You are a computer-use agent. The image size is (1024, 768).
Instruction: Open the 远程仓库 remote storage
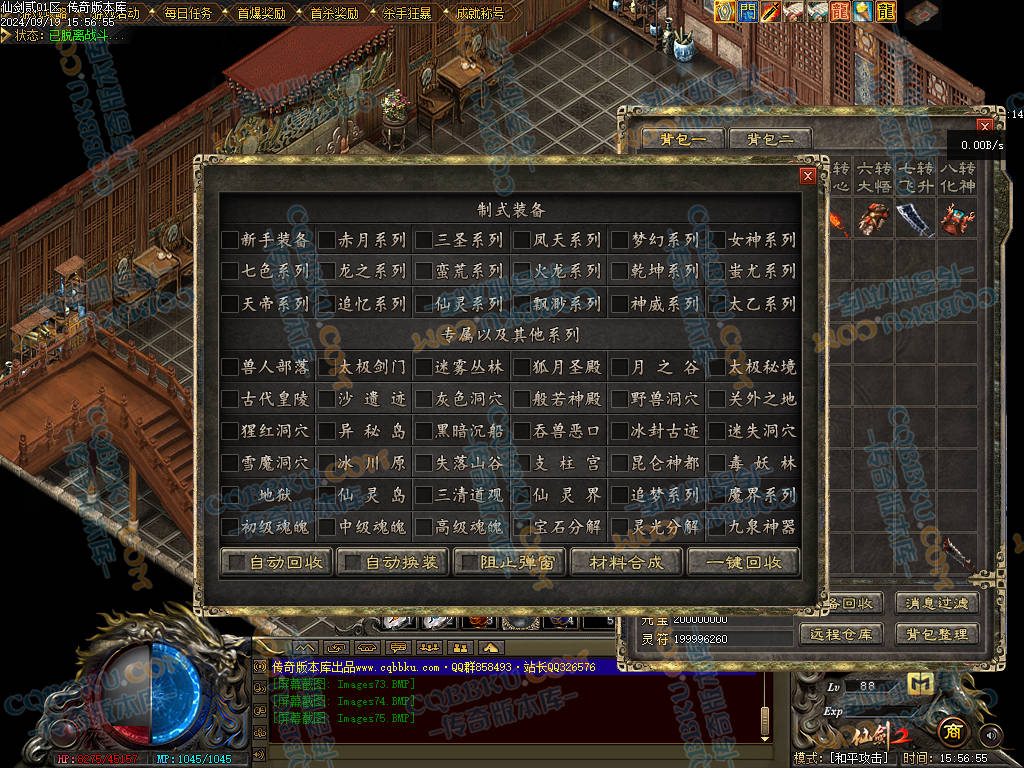tap(842, 634)
